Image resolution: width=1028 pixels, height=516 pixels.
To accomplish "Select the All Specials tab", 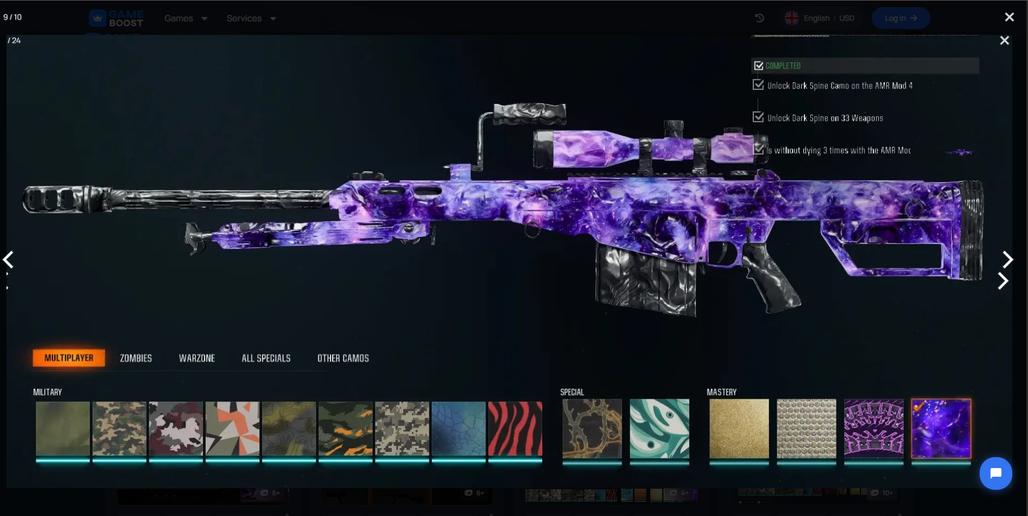I will (x=266, y=358).
